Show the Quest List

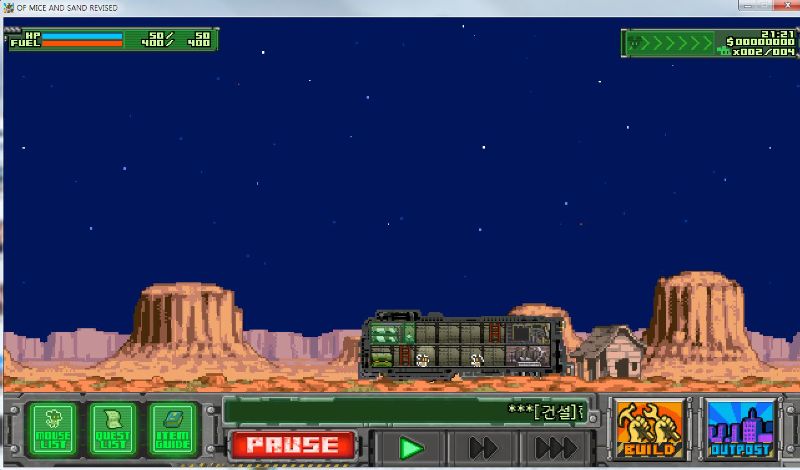(x=112, y=429)
